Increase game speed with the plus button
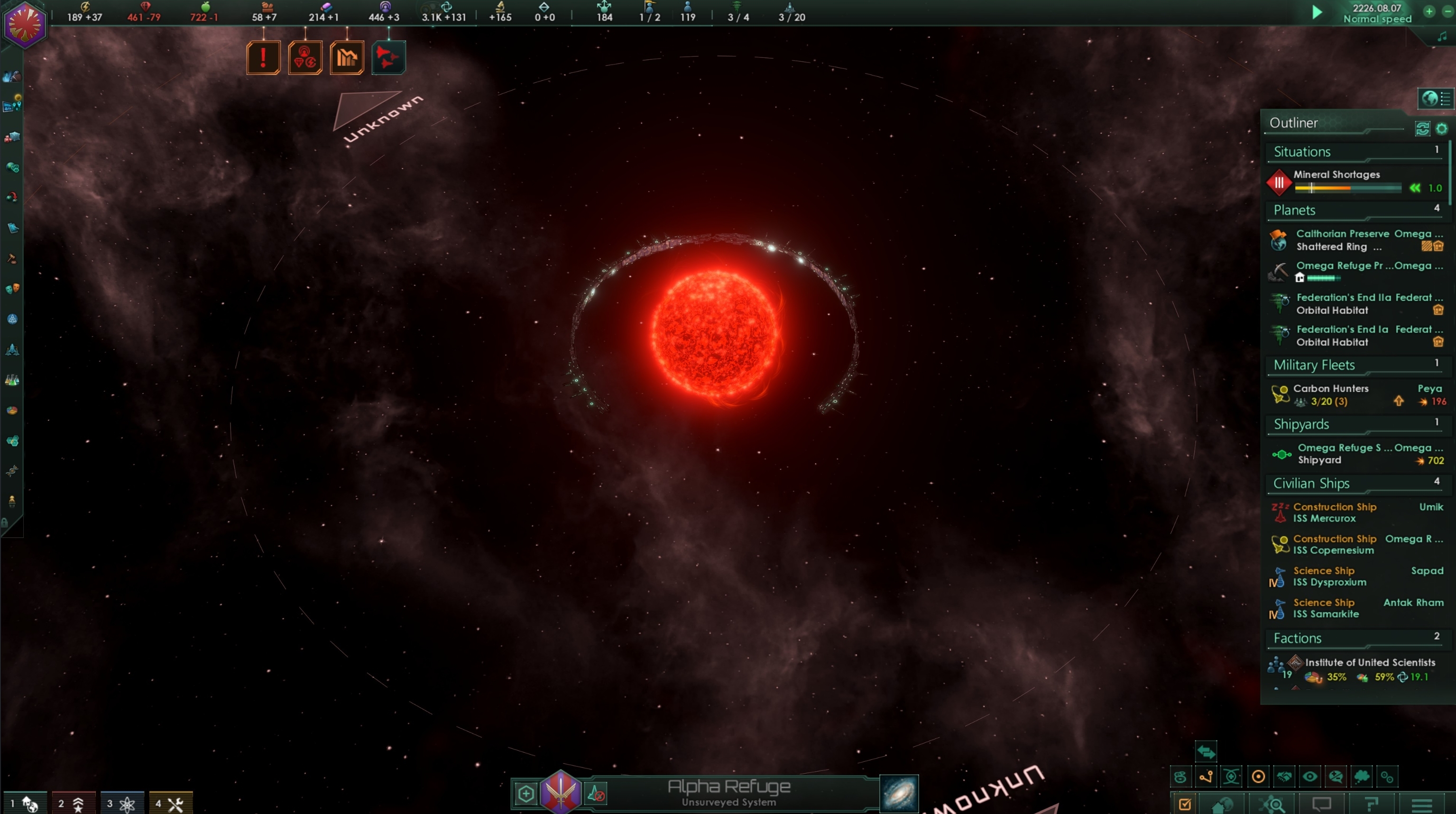1456x814 pixels. coord(1428,11)
